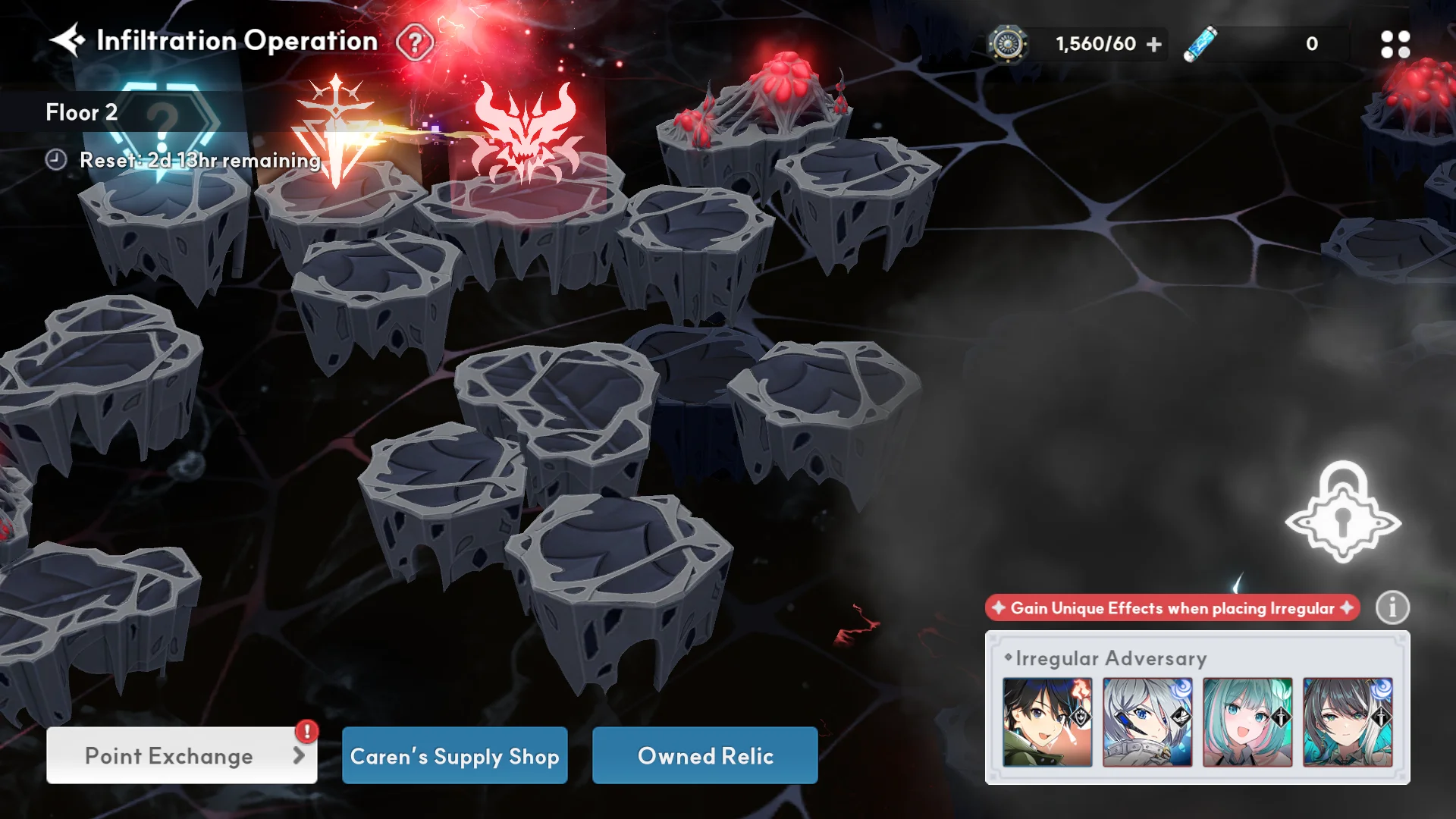Click the gear-shaped stamina currency icon
Screen dimensions: 1456x819
(1007, 44)
